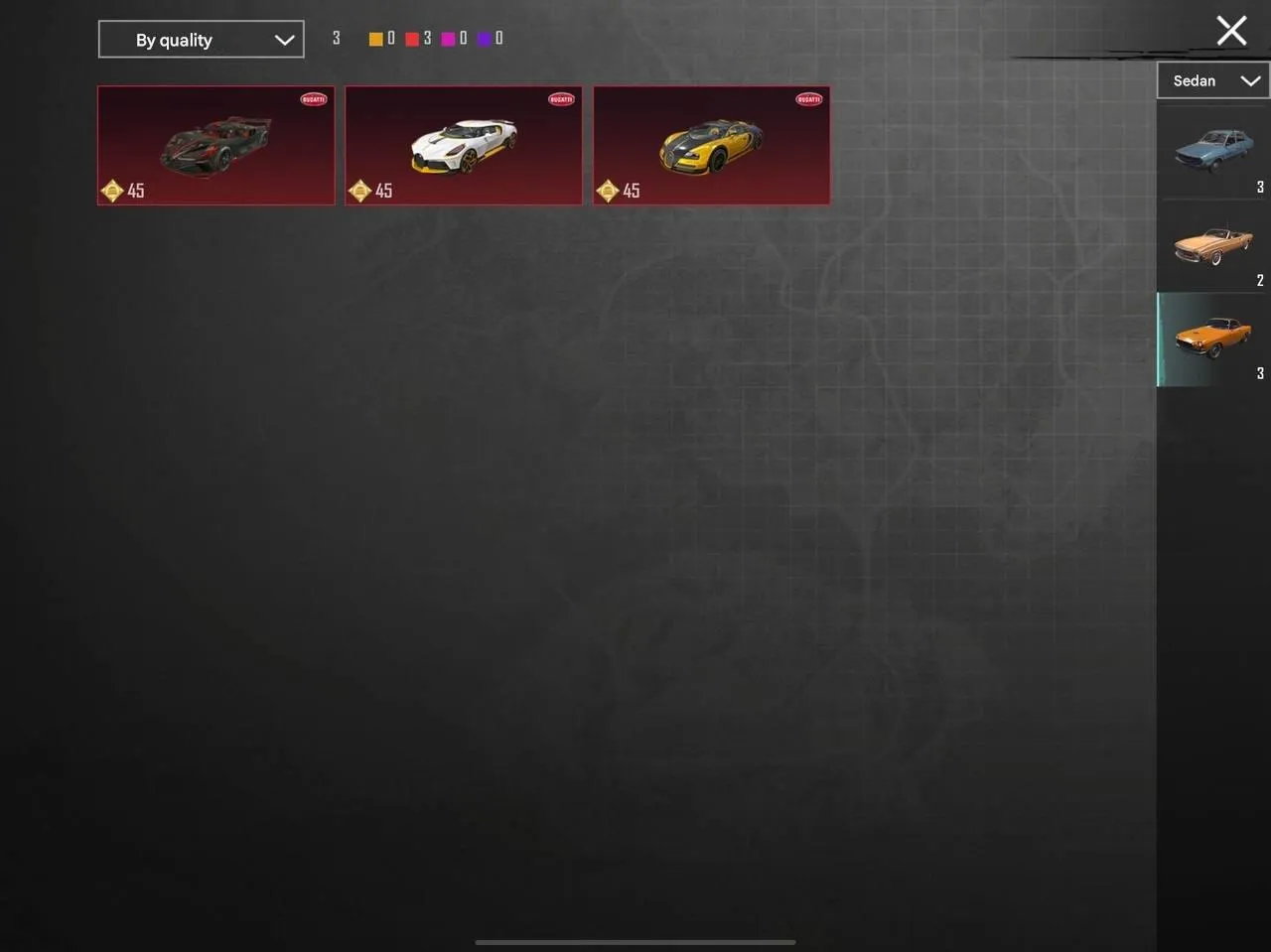Image resolution: width=1271 pixels, height=952 pixels.
Task: Click the gold token icon on the white Bugatti card
Action: pyautogui.click(x=360, y=191)
